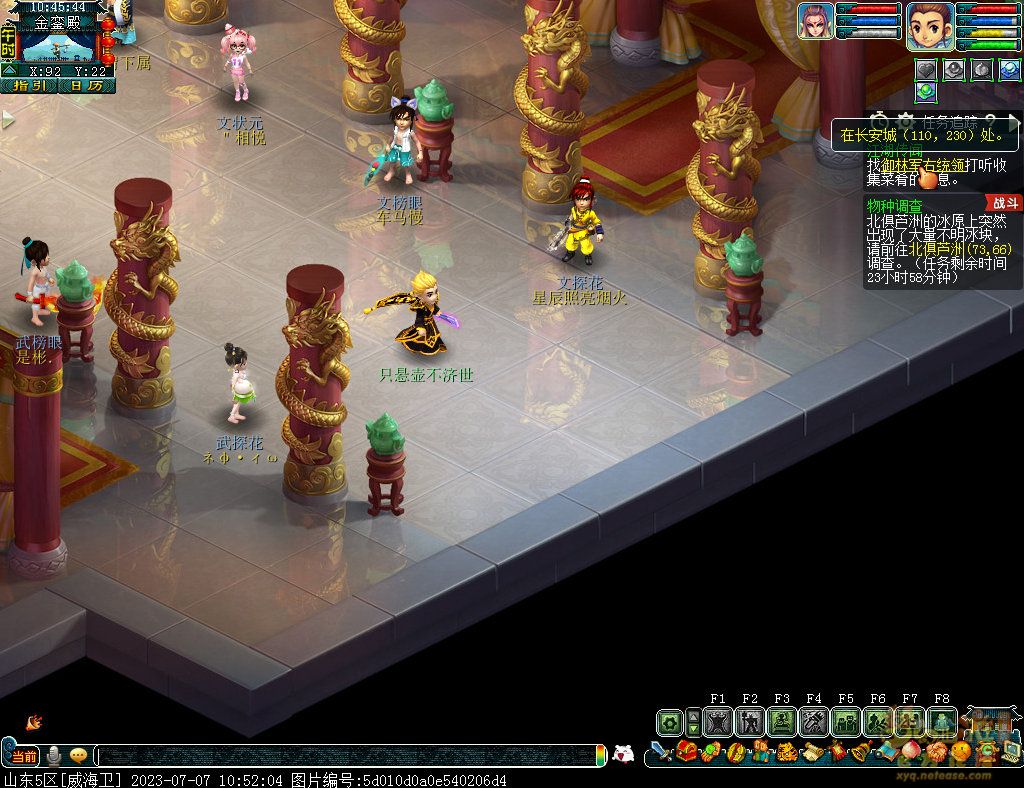Open the red treasure chest icon
The image size is (1024, 788).
(x=687, y=752)
